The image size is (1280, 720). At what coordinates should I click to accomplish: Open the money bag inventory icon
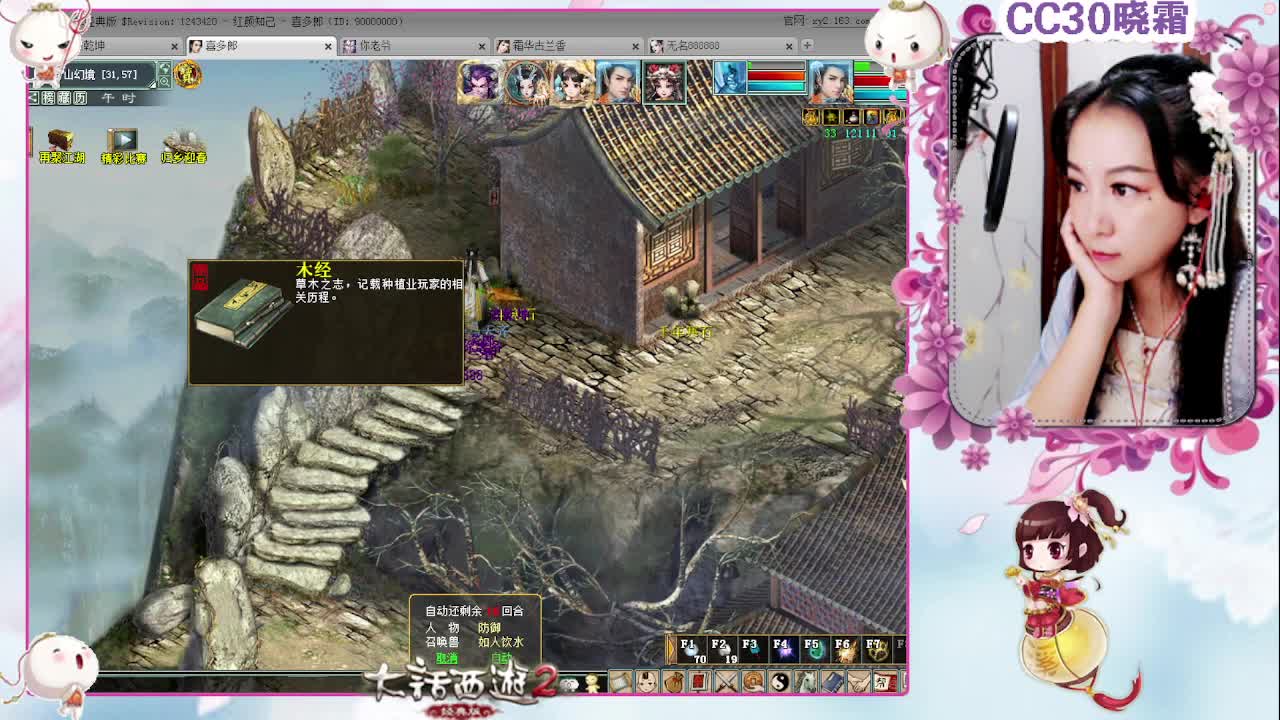(x=674, y=681)
